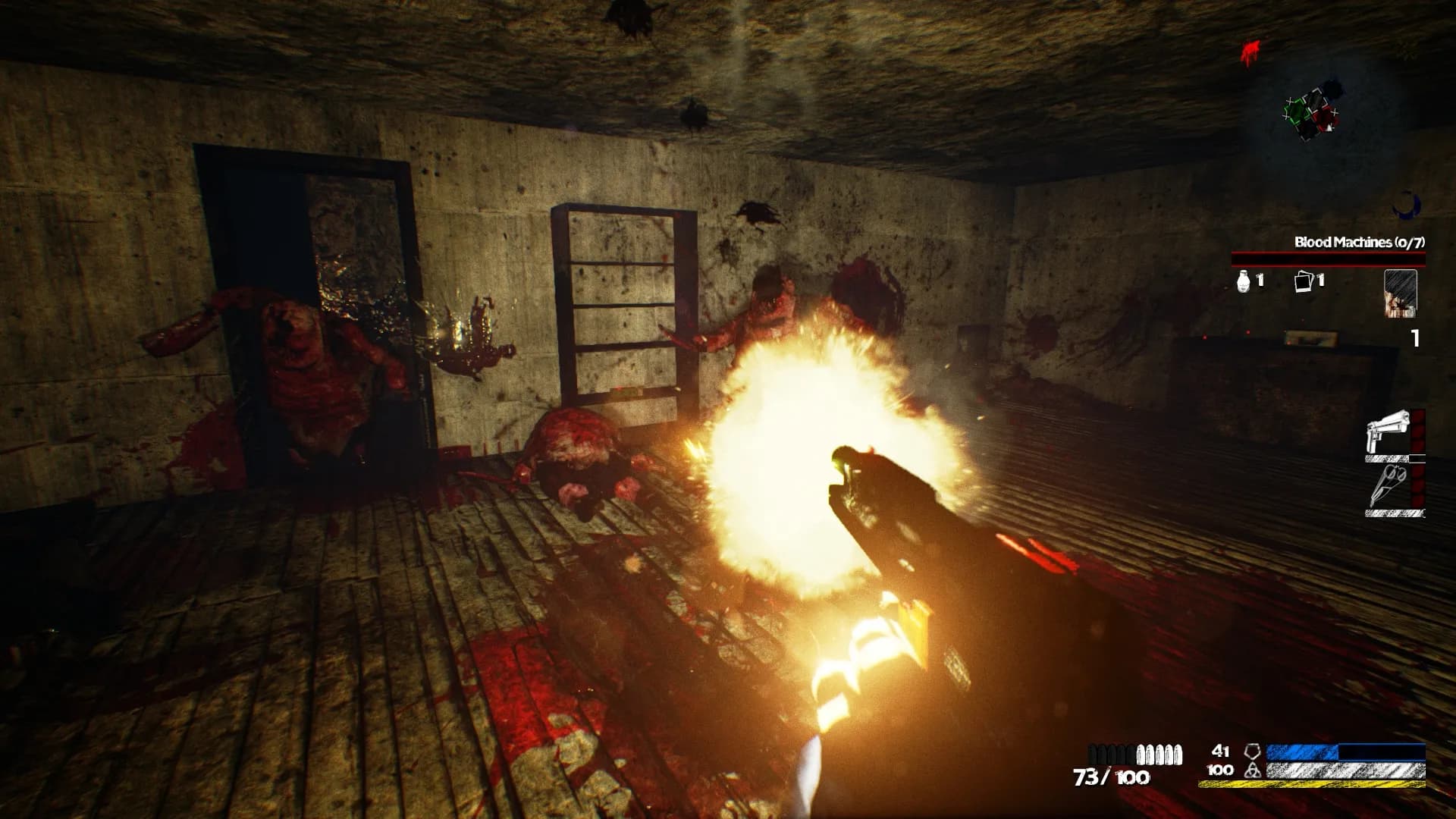Toggle the pistol ammo reserve bar
Viewport: 1456px width, 819px height.
pyautogui.click(x=1386, y=459)
